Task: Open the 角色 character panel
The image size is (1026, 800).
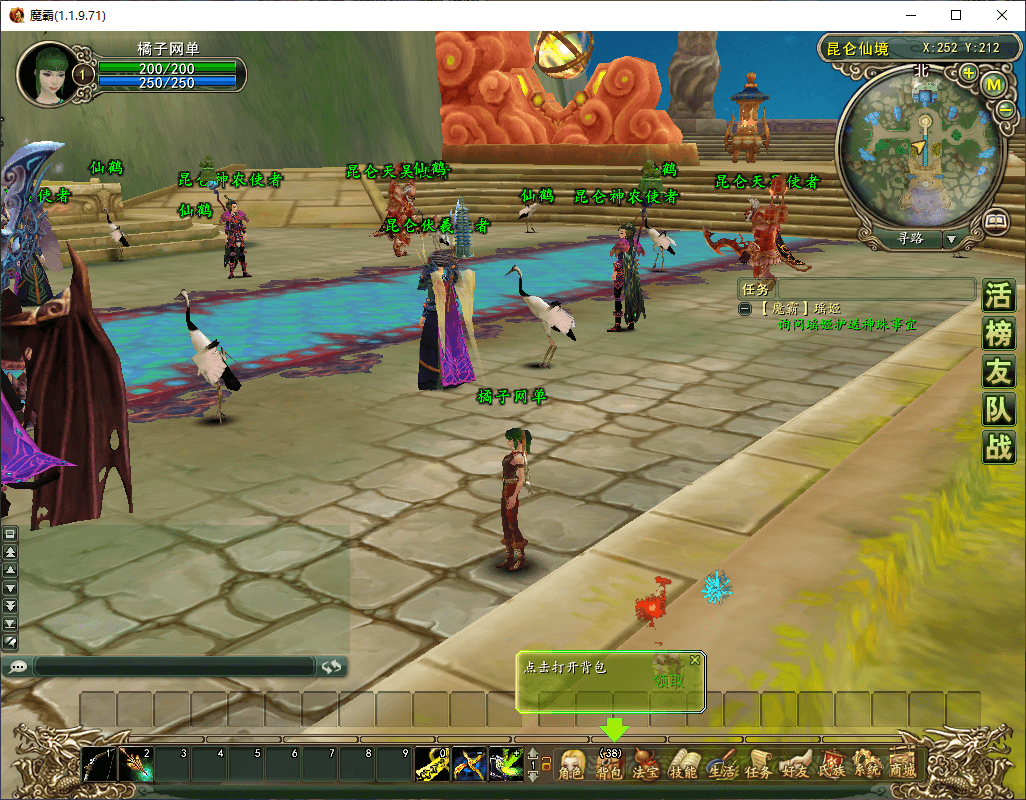Action: pyautogui.click(x=571, y=767)
